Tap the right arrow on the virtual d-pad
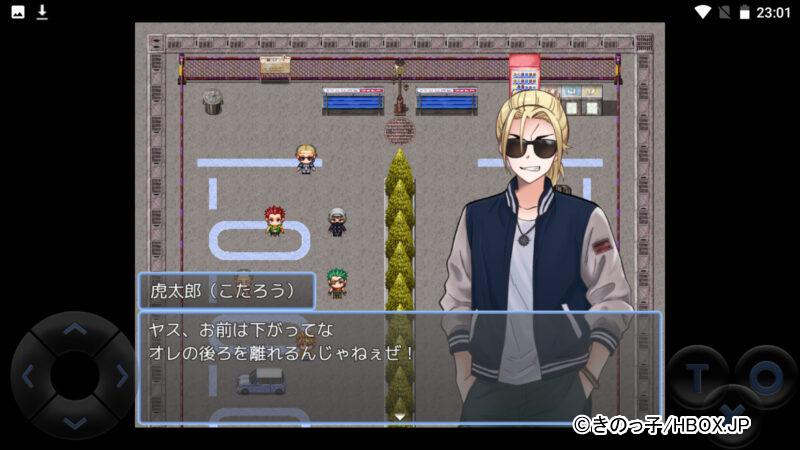Screen dimensions: 800x450 point(121,376)
